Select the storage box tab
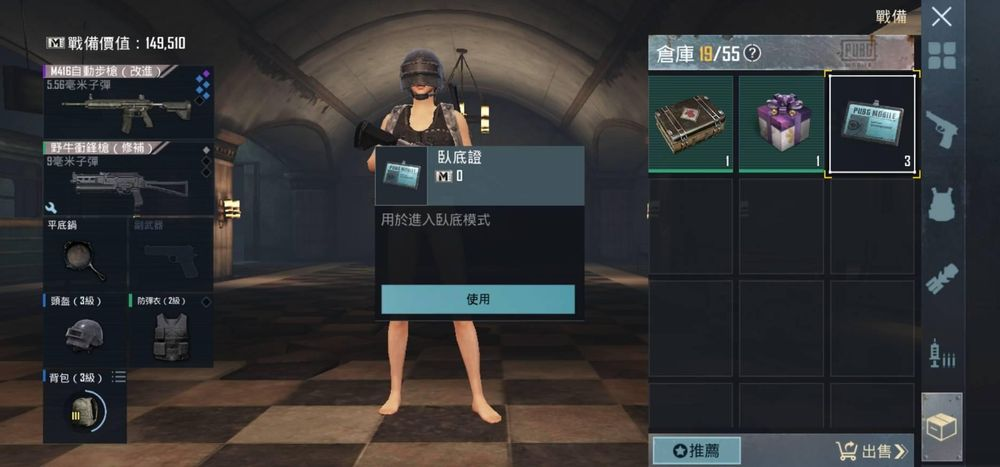1000x467 pixels. [x=942, y=426]
